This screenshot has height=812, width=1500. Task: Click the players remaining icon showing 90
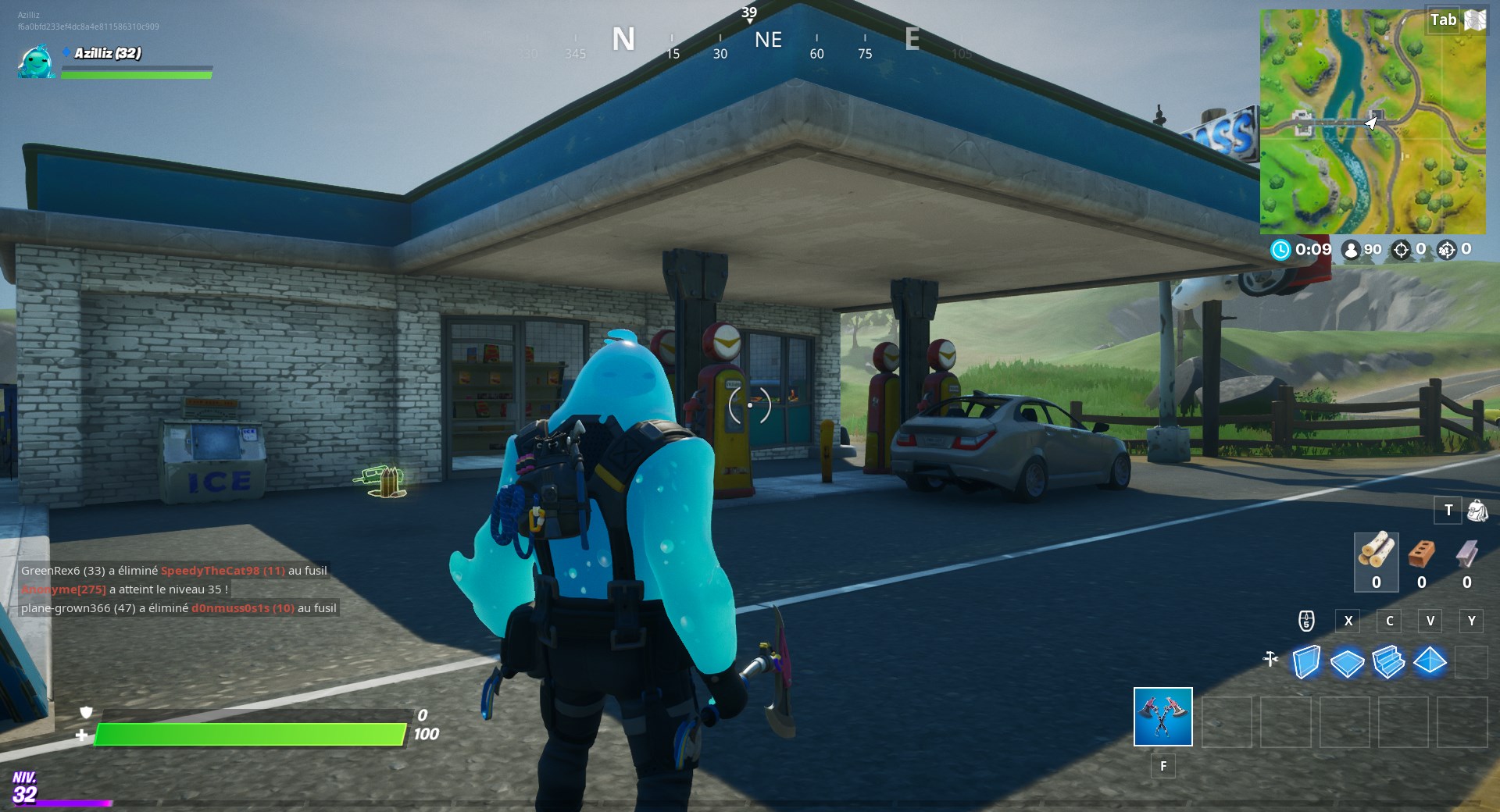1351,251
